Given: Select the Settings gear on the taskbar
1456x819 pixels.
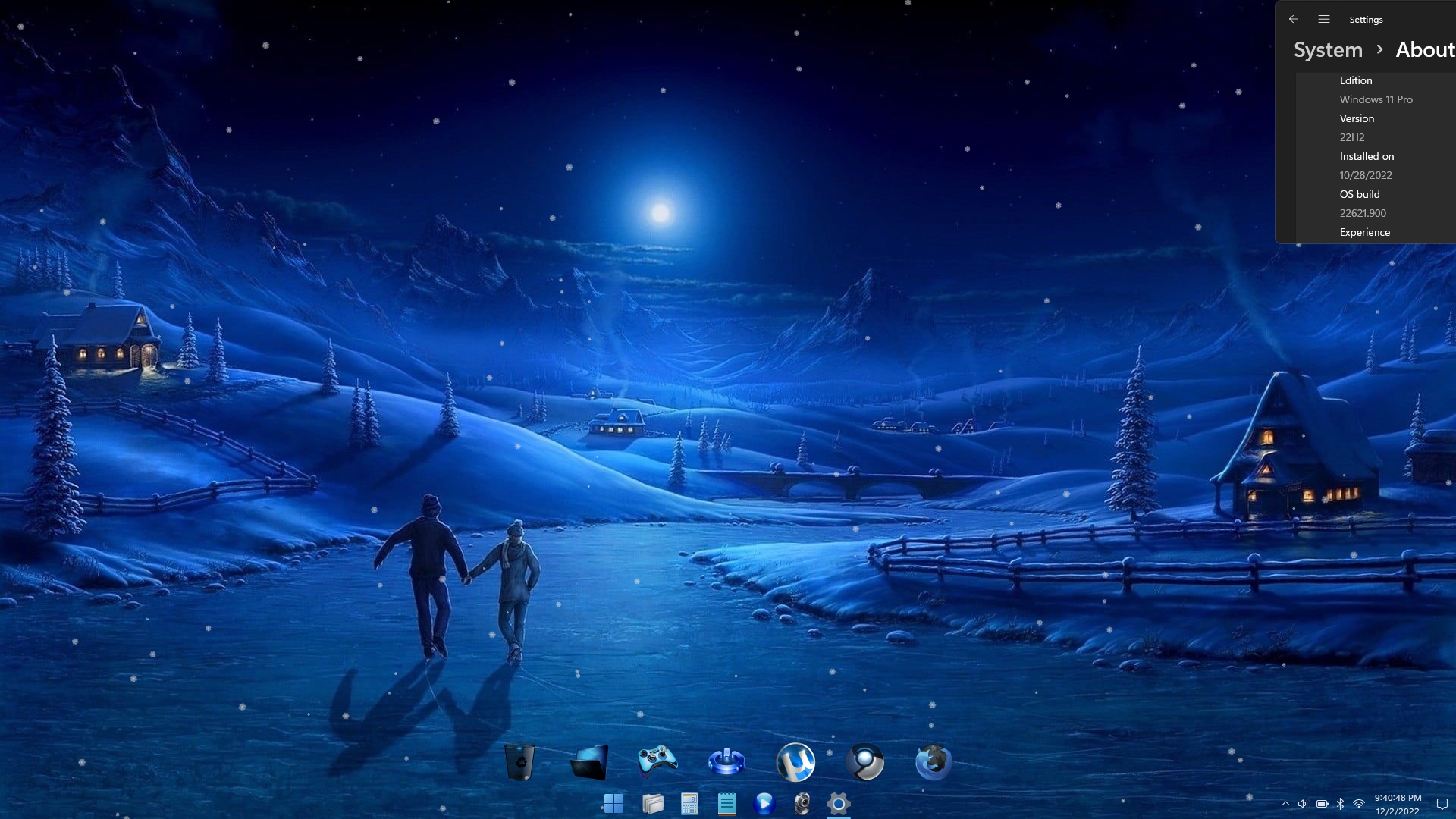Looking at the screenshot, I should tap(838, 803).
